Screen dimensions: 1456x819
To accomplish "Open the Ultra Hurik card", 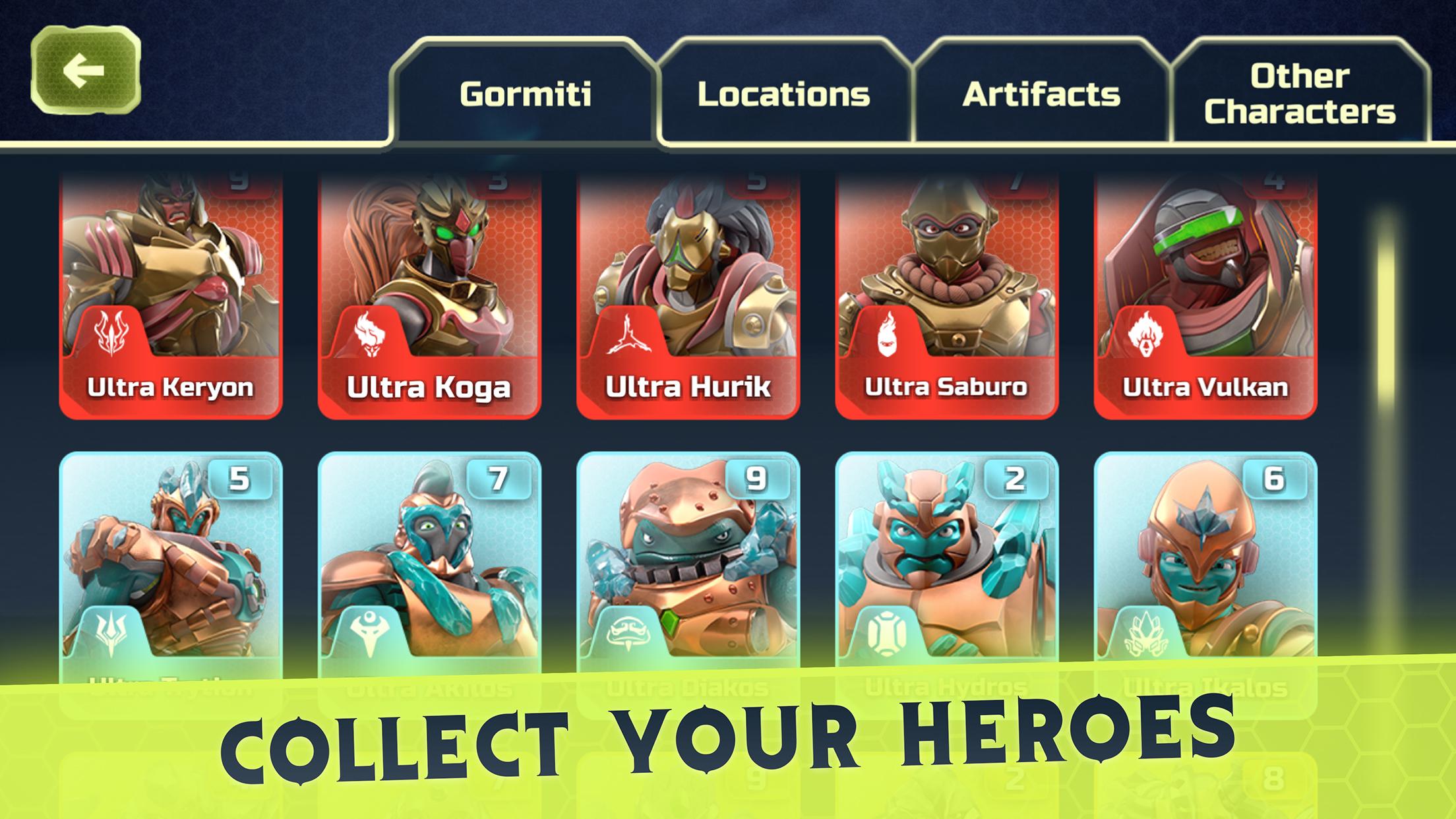I will tap(688, 297).
